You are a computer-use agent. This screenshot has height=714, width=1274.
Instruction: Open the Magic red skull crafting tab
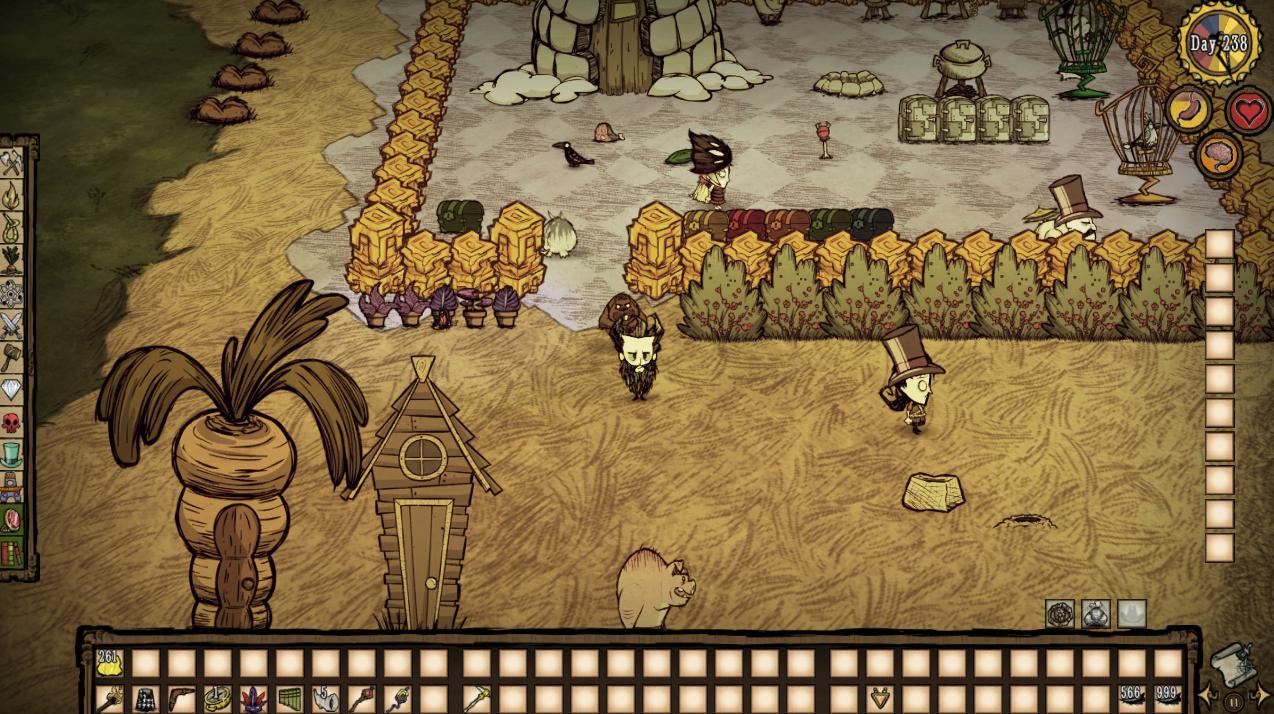[12, 422]
